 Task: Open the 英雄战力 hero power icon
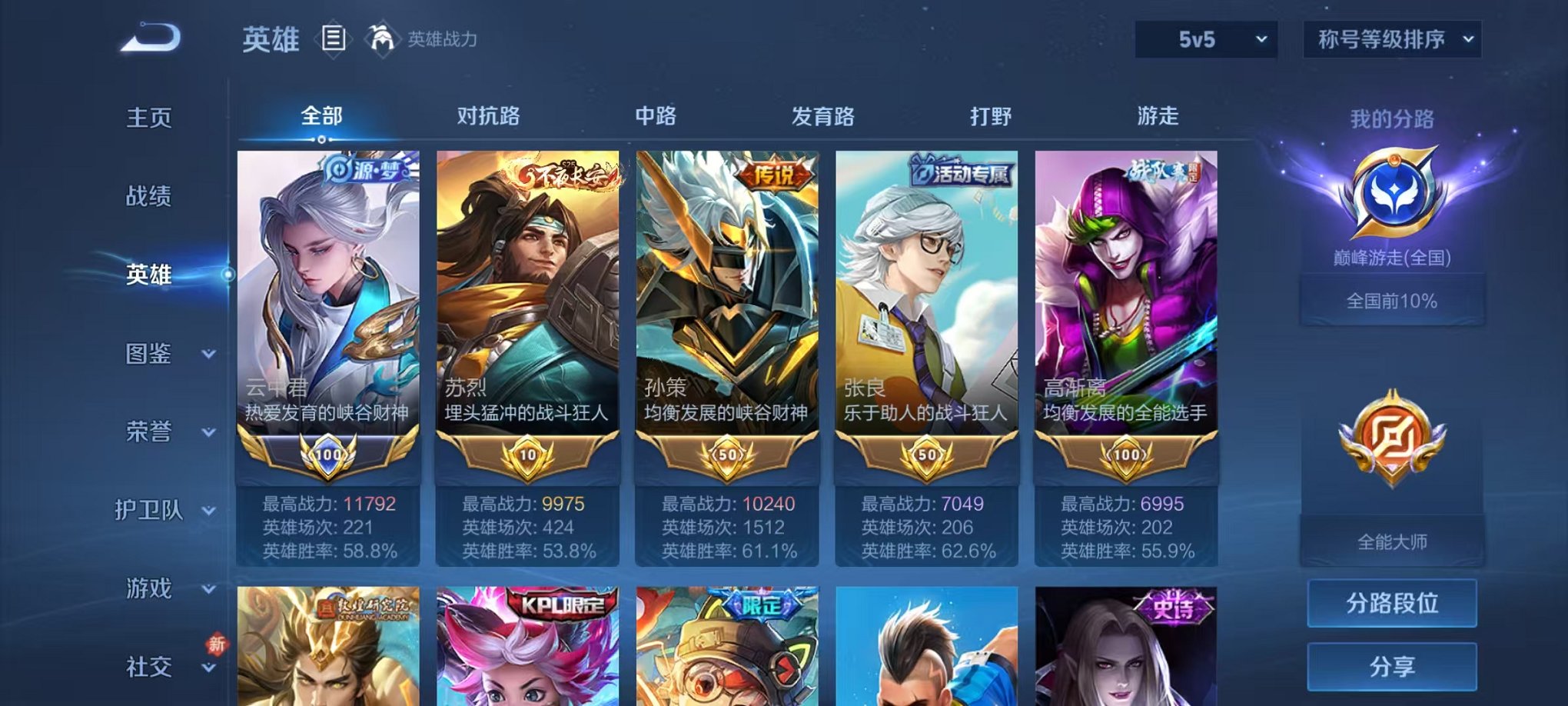click(382, 38)
